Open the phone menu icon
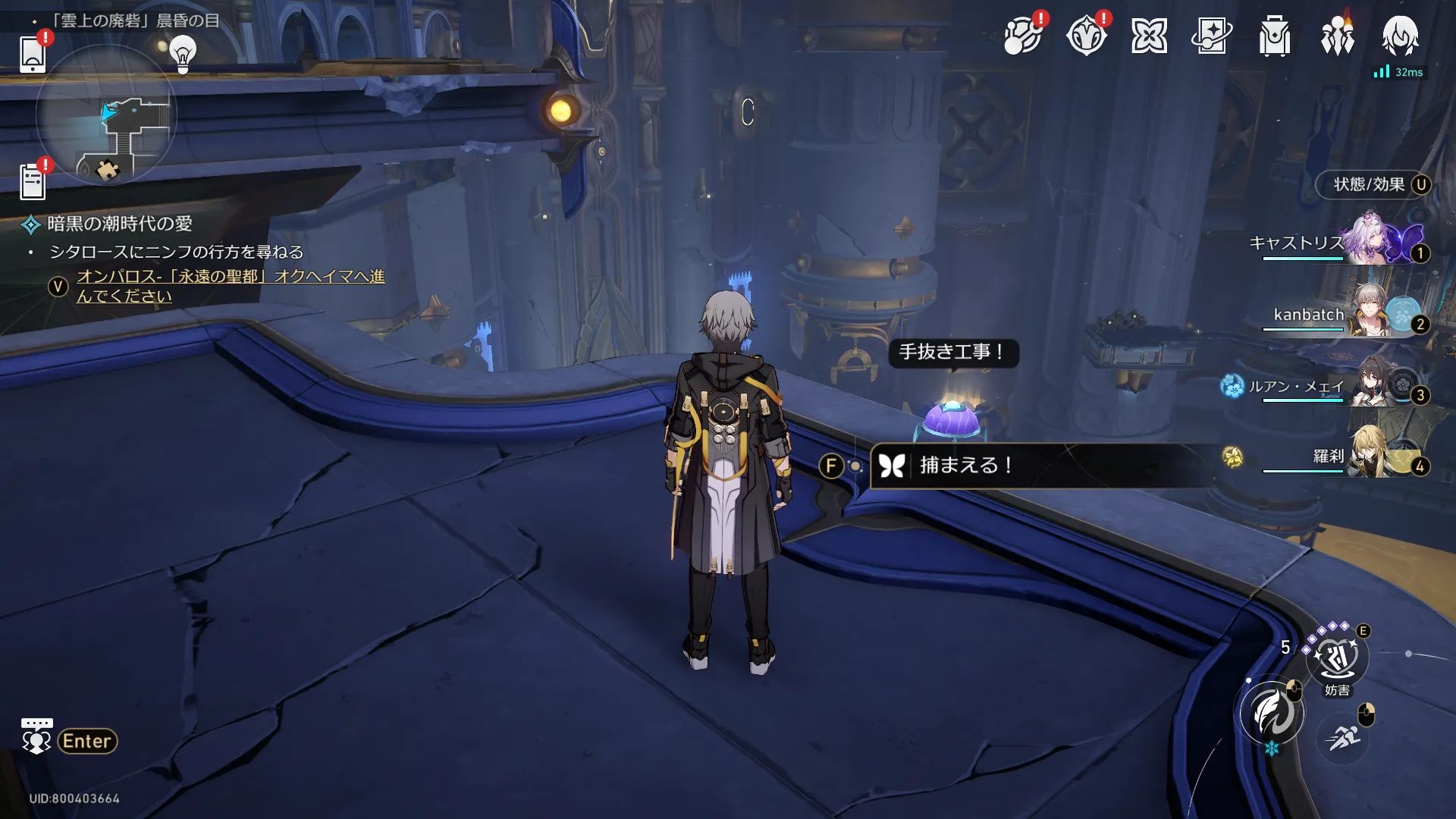The image size is (1456, 819). [x=33, y=53]
